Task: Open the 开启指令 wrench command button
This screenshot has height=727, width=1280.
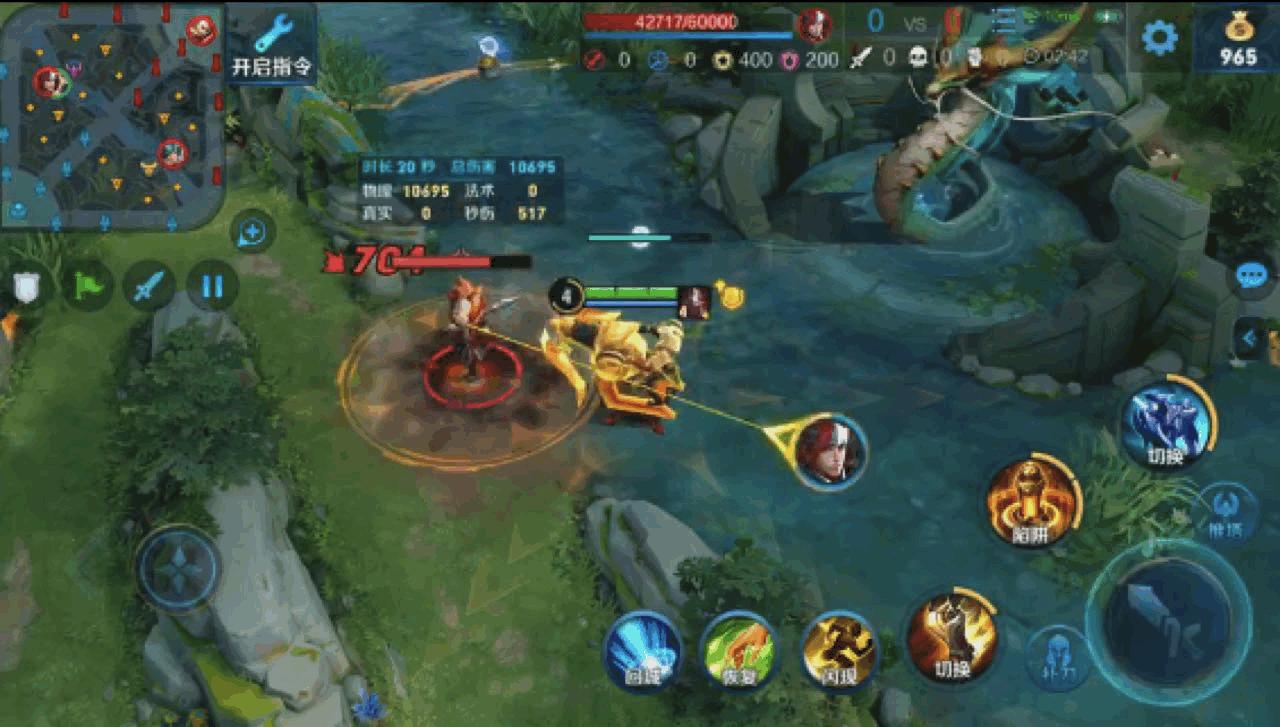Action: click(x=271, y=44)
